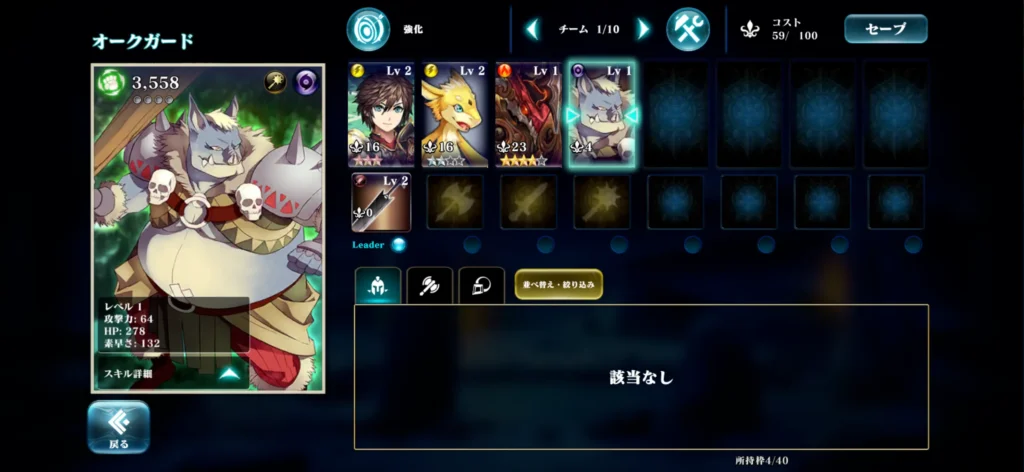
Task: Toggle the Leader orb indicator
Action: tap(398, 244)
